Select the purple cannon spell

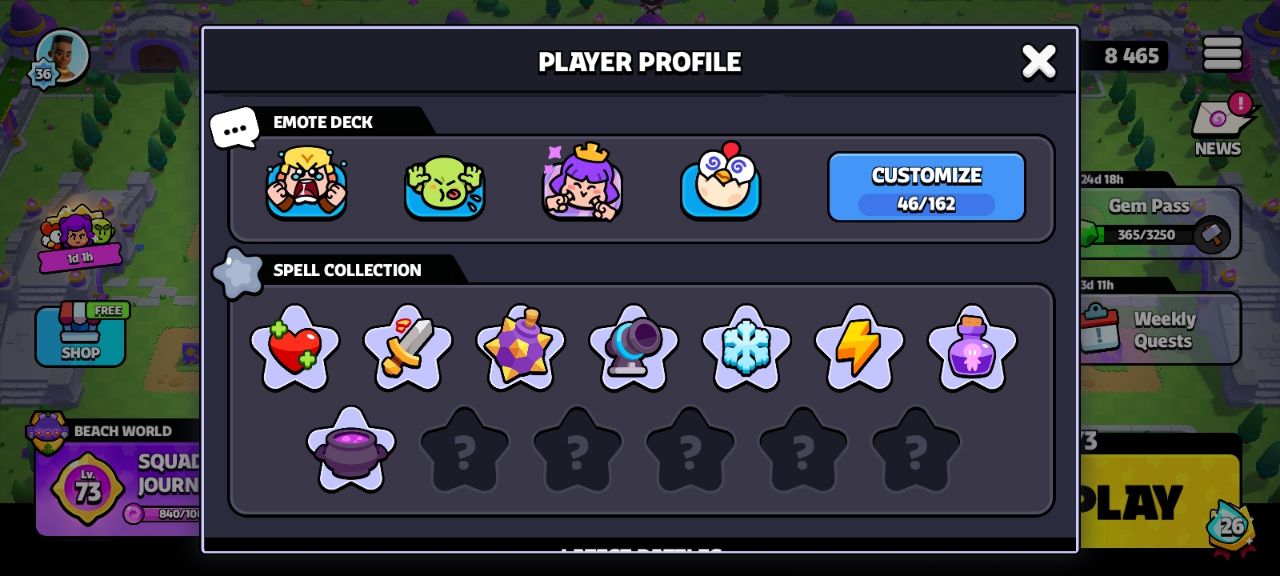(633, 348)
